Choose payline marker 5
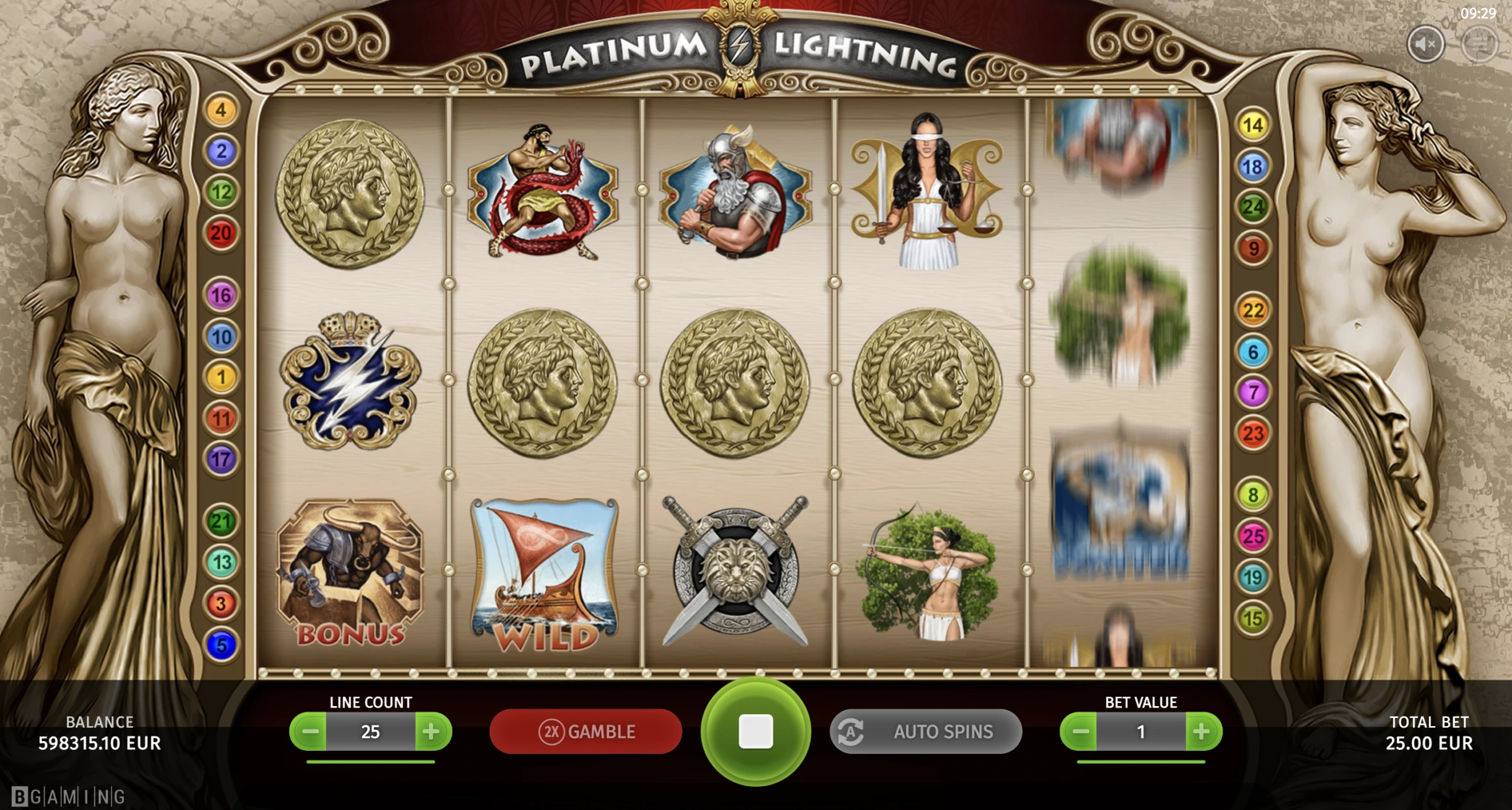Image resolution: width=1512 pixels, height=810 pixels. [x=221, y=645]
